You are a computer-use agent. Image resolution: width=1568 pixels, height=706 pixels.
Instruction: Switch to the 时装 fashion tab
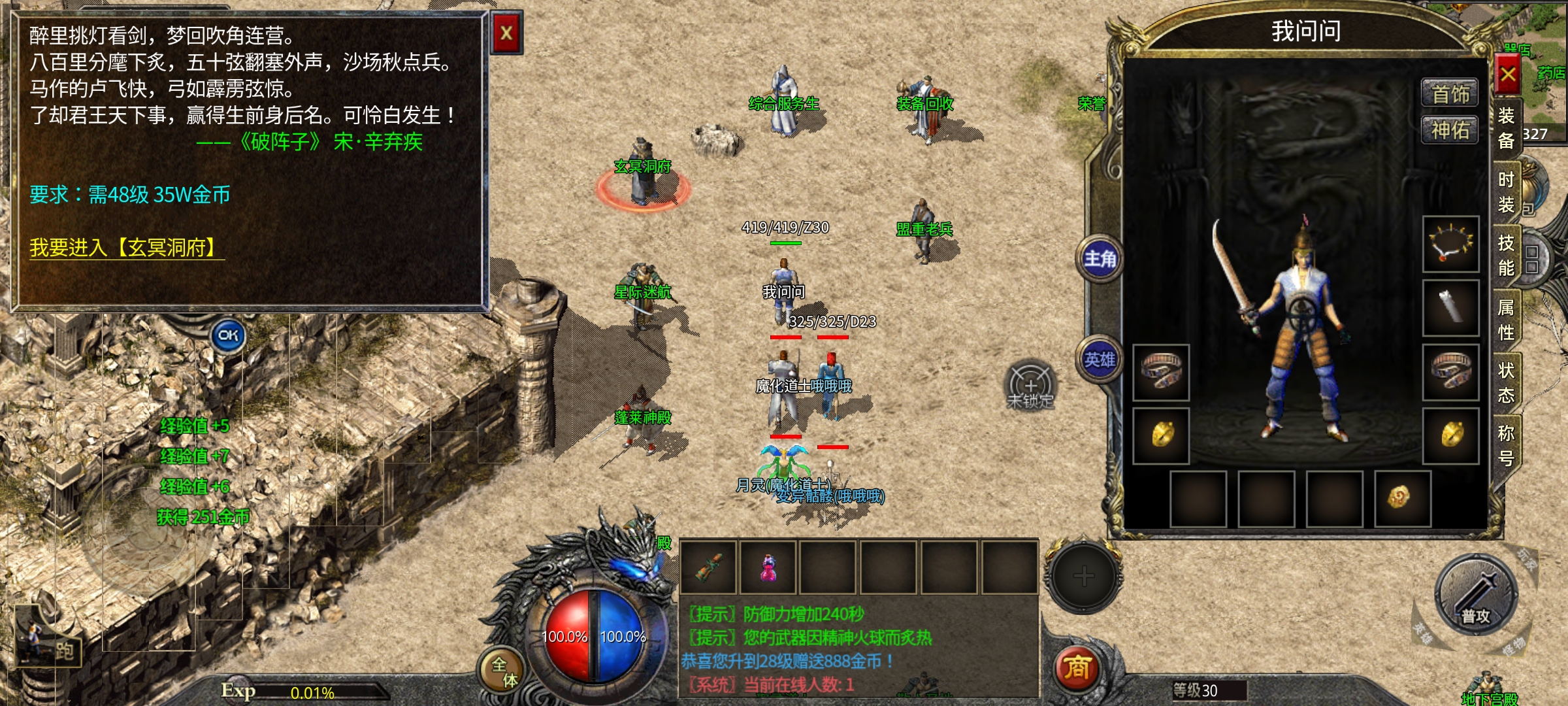coord(1506,192)
